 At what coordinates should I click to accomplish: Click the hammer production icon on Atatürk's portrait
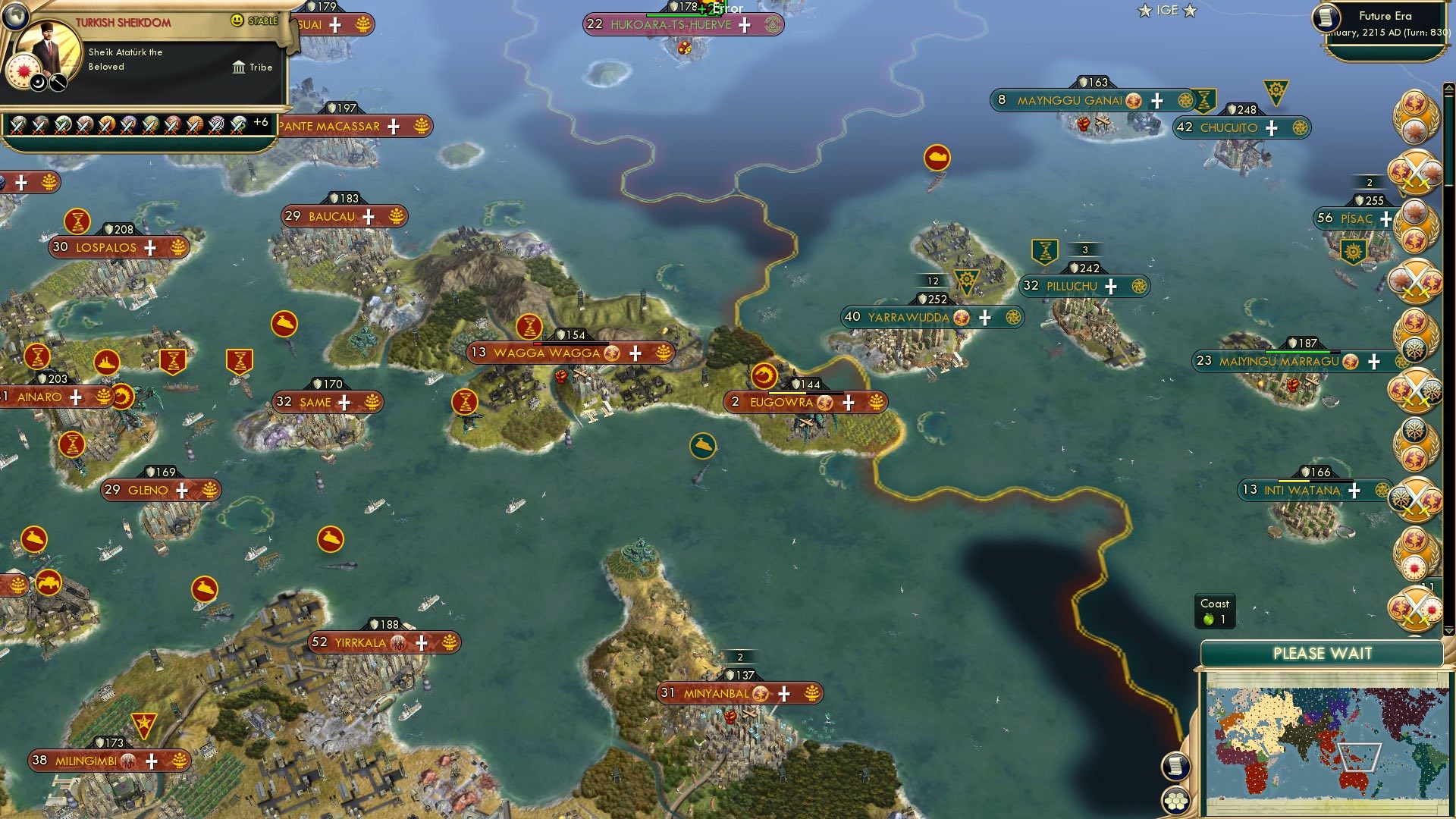(x=58, y=83)
